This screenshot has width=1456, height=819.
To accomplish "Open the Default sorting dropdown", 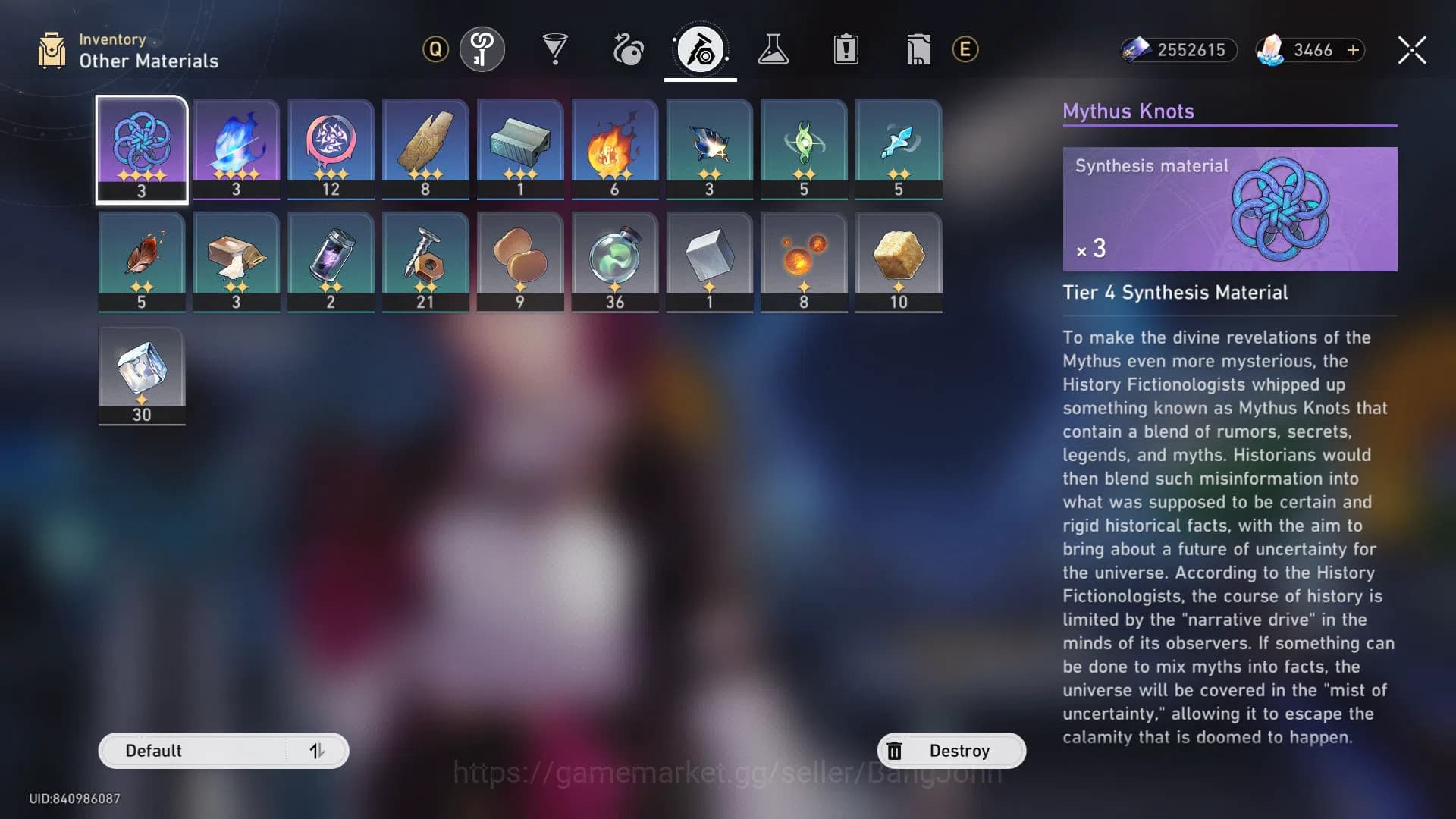I will click(190, 751).
